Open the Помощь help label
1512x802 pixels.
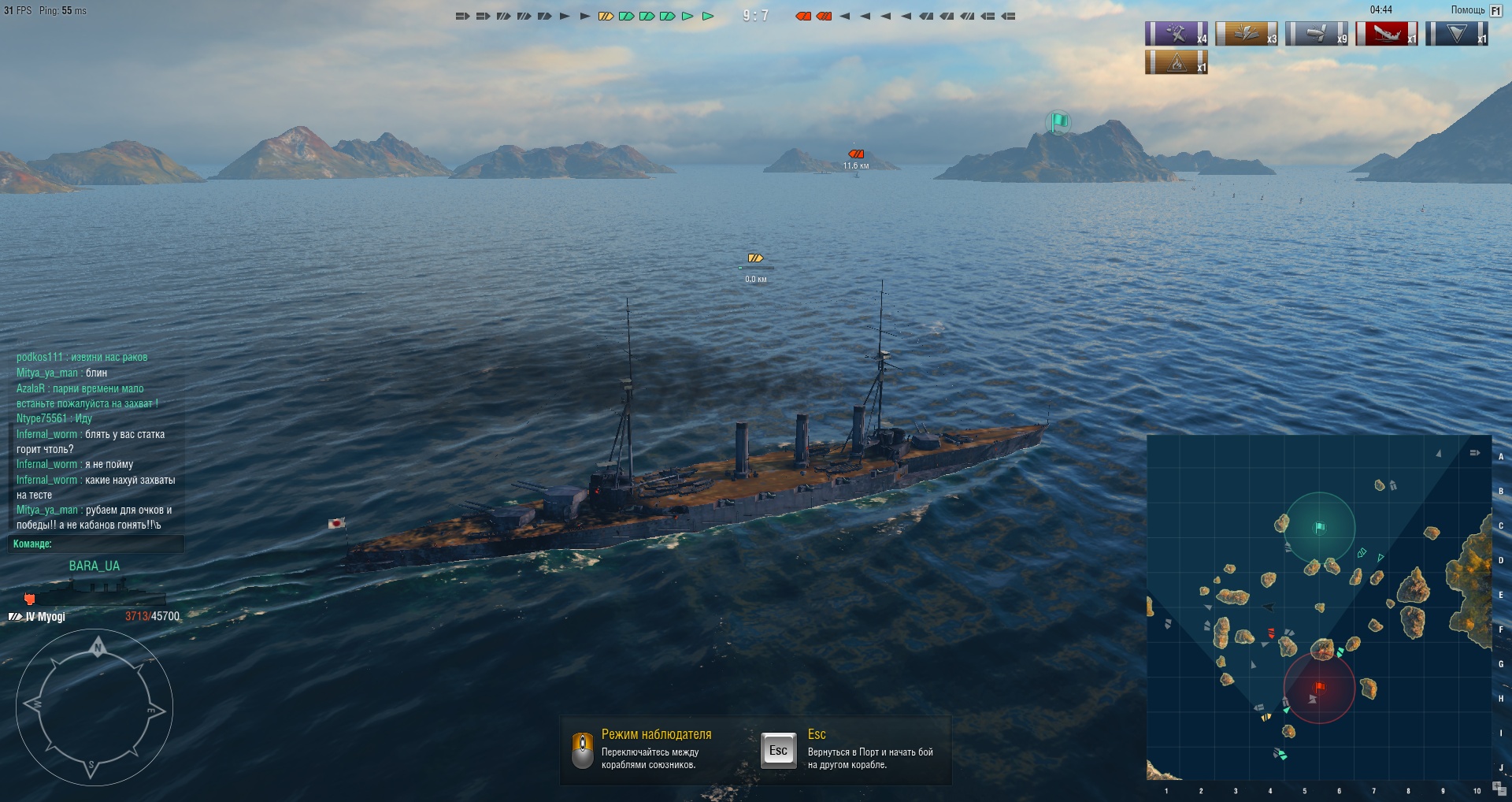1468,10
